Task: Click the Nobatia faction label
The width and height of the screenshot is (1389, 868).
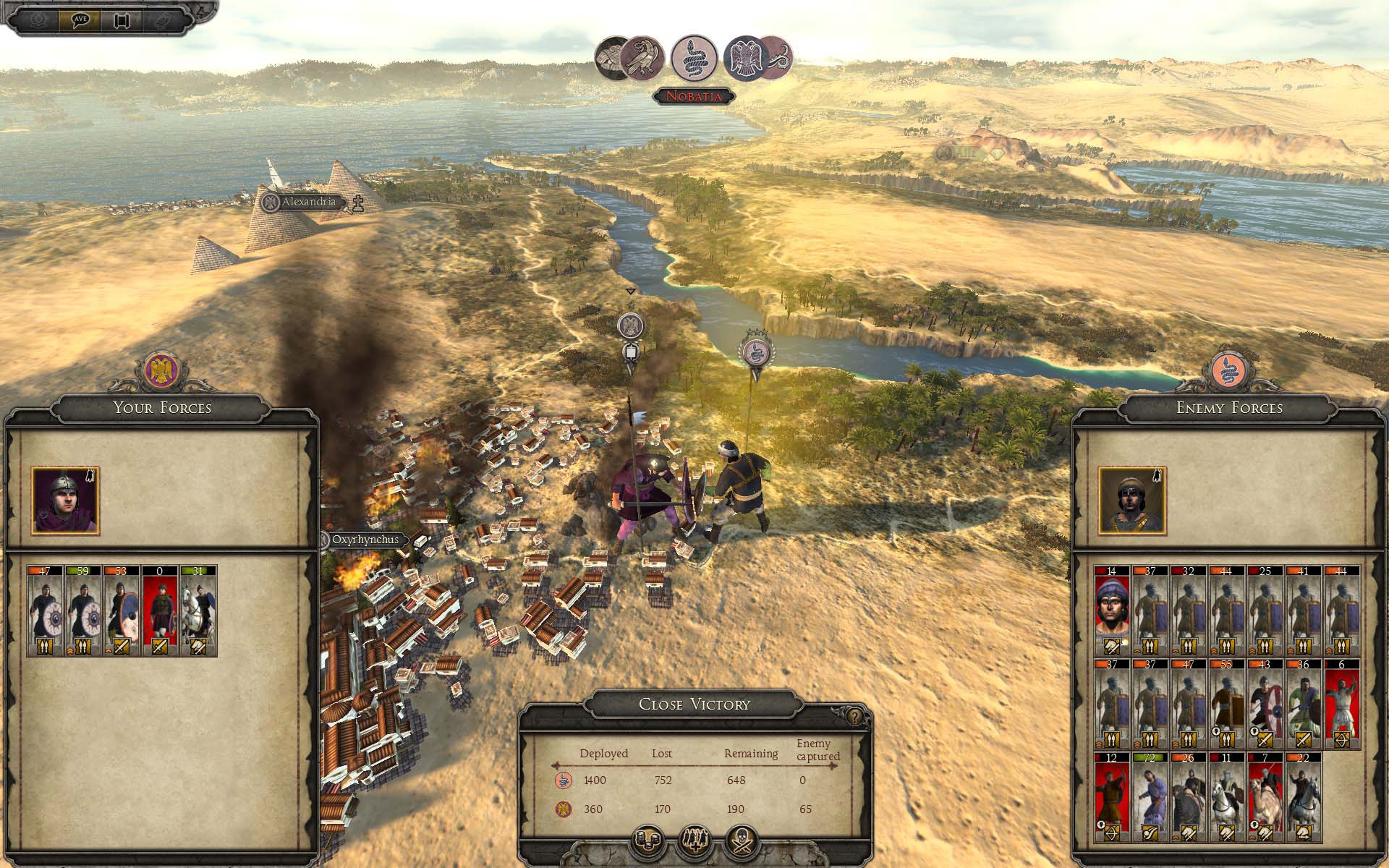Action: [x=694, y=96]
